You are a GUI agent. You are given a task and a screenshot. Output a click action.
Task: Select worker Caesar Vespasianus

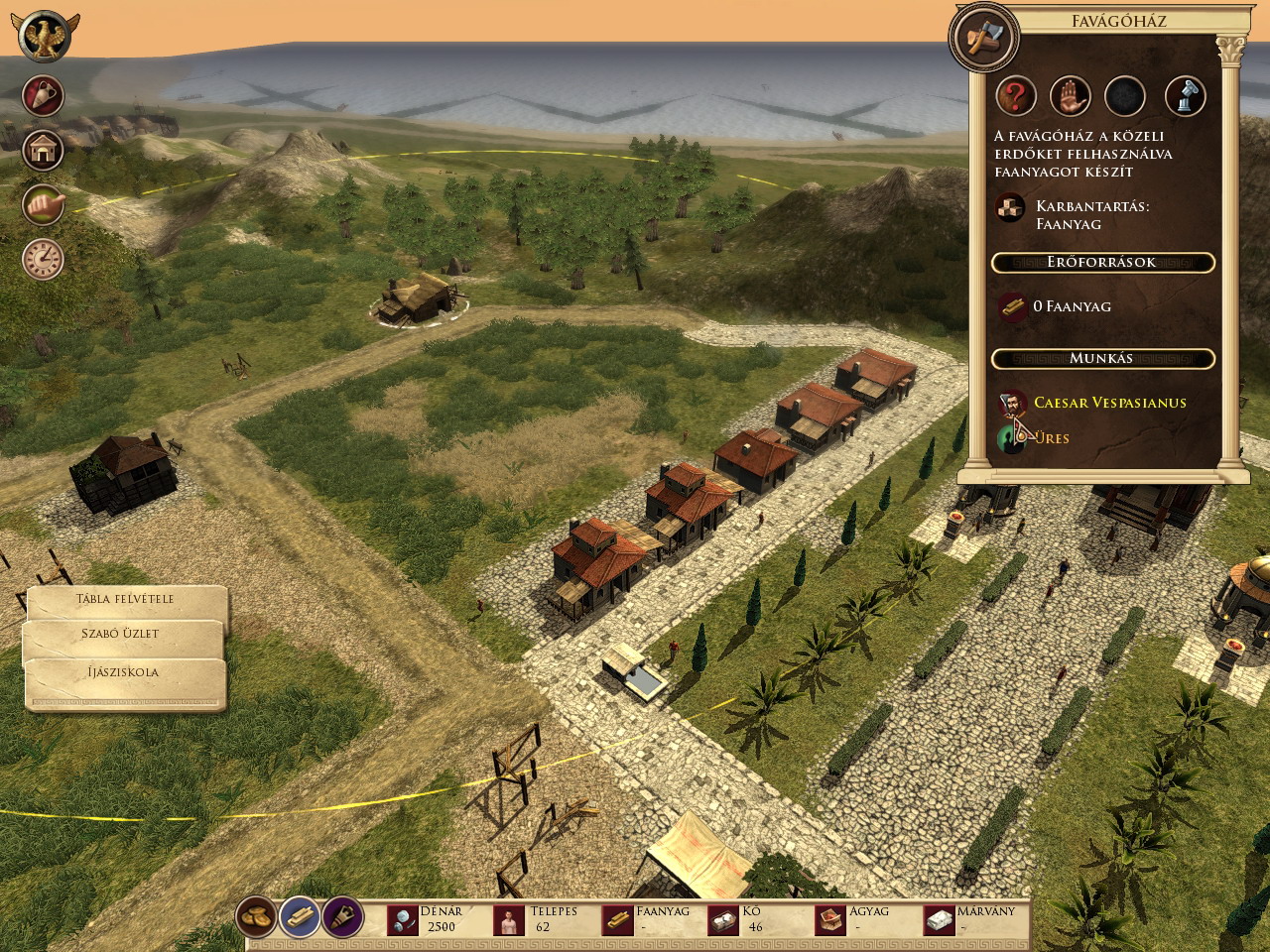coord(1109,403)
